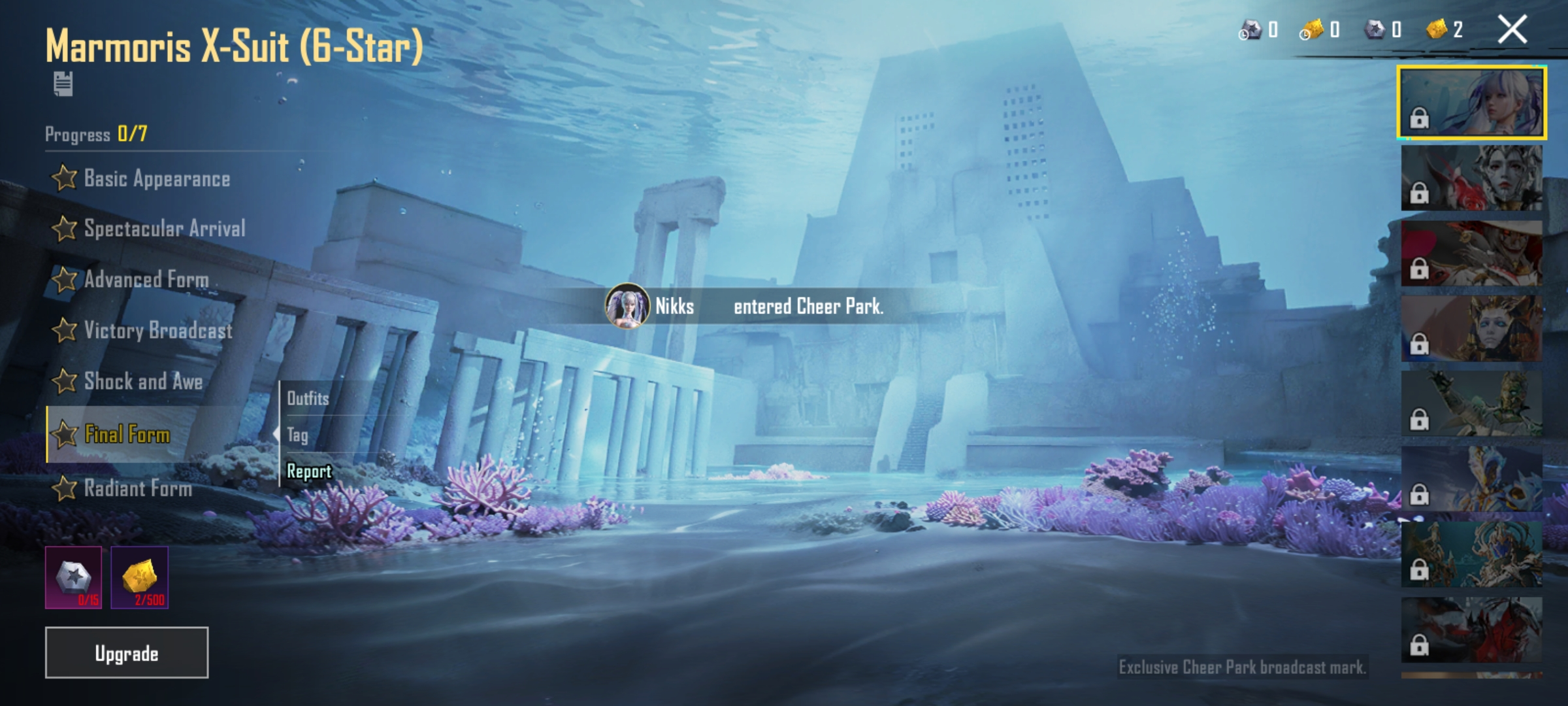The width and height of the screenshot is (1568, 706).
Task: Select the locked red-hat X-Suit thumbnail
Action: pos(1471,254)
